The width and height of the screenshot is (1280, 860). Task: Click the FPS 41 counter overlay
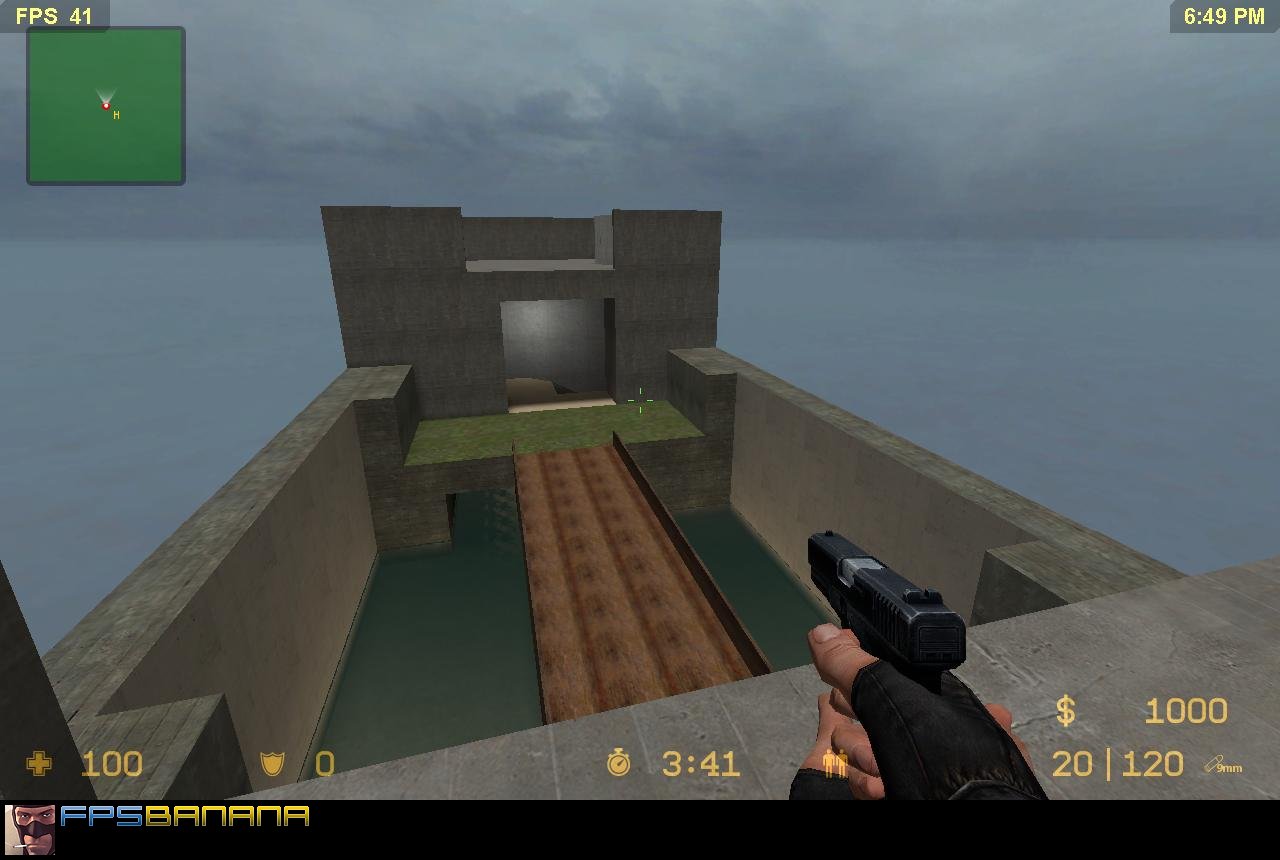click(53, 16)
